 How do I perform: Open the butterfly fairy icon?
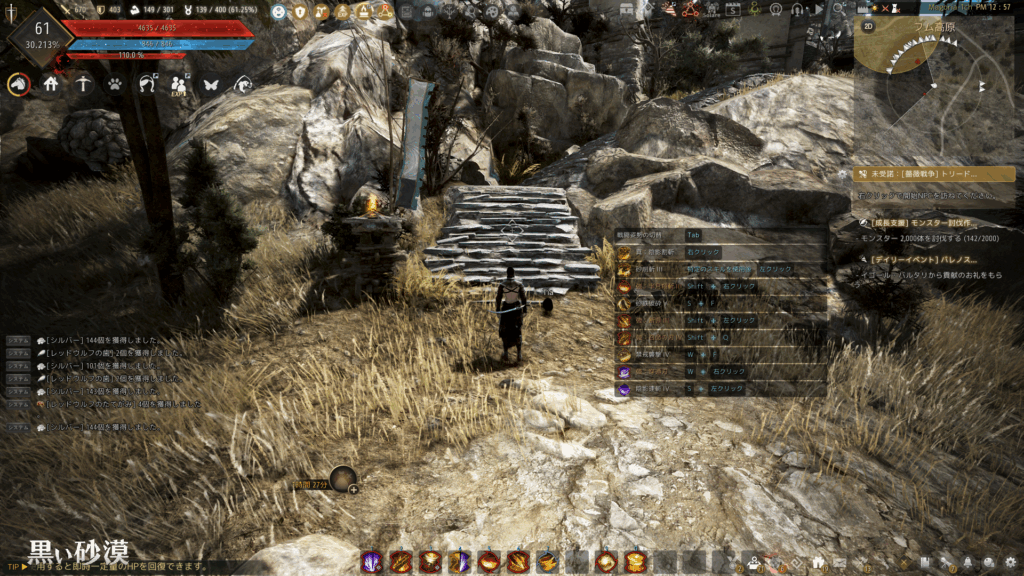[x=211, y=85]
